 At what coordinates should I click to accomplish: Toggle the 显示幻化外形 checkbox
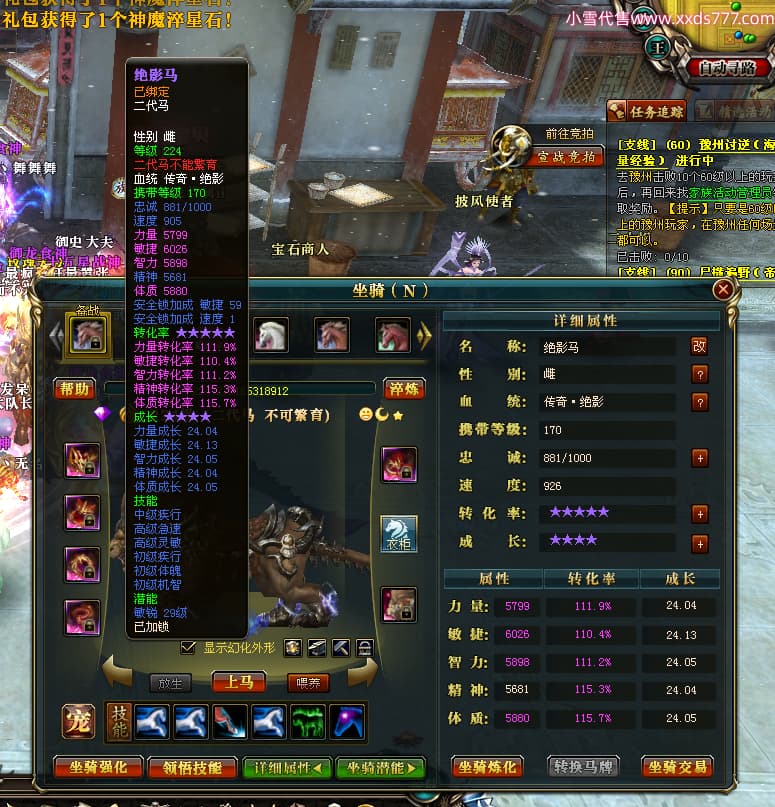tap(188, 647)
